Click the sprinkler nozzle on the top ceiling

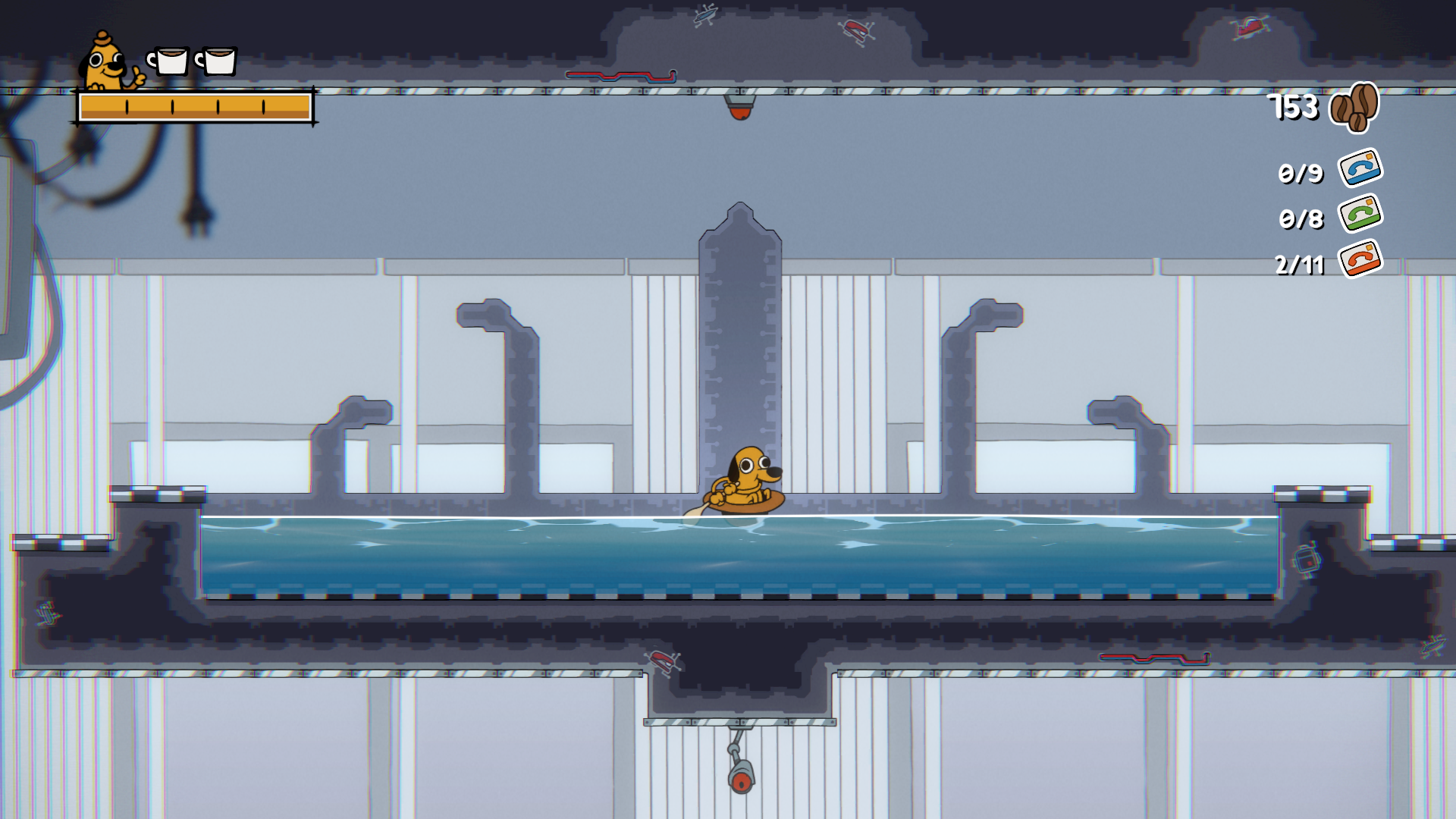click(739, 102)
